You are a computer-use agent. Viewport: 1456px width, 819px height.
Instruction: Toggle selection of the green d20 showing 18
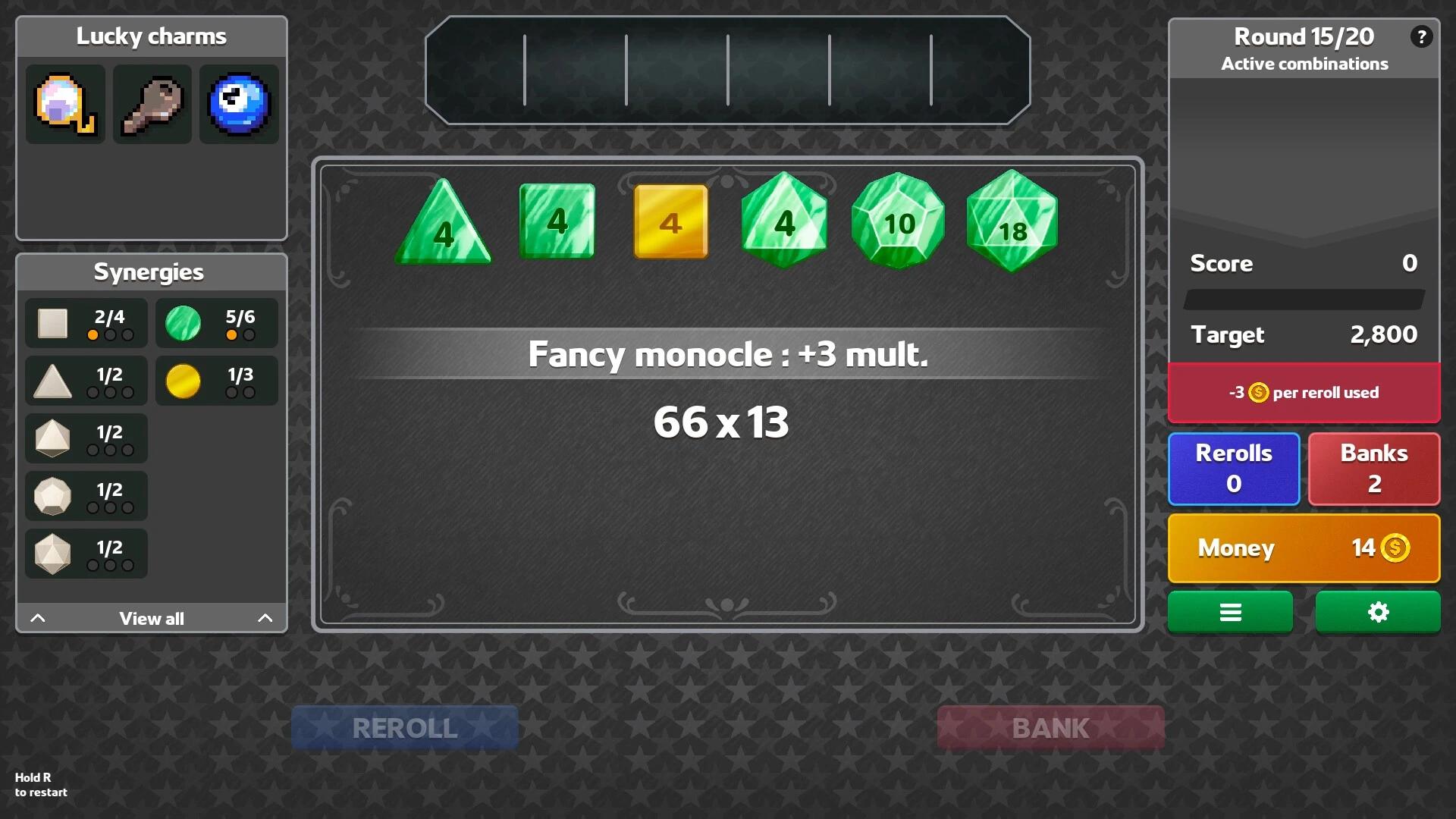click(1011, 221)
